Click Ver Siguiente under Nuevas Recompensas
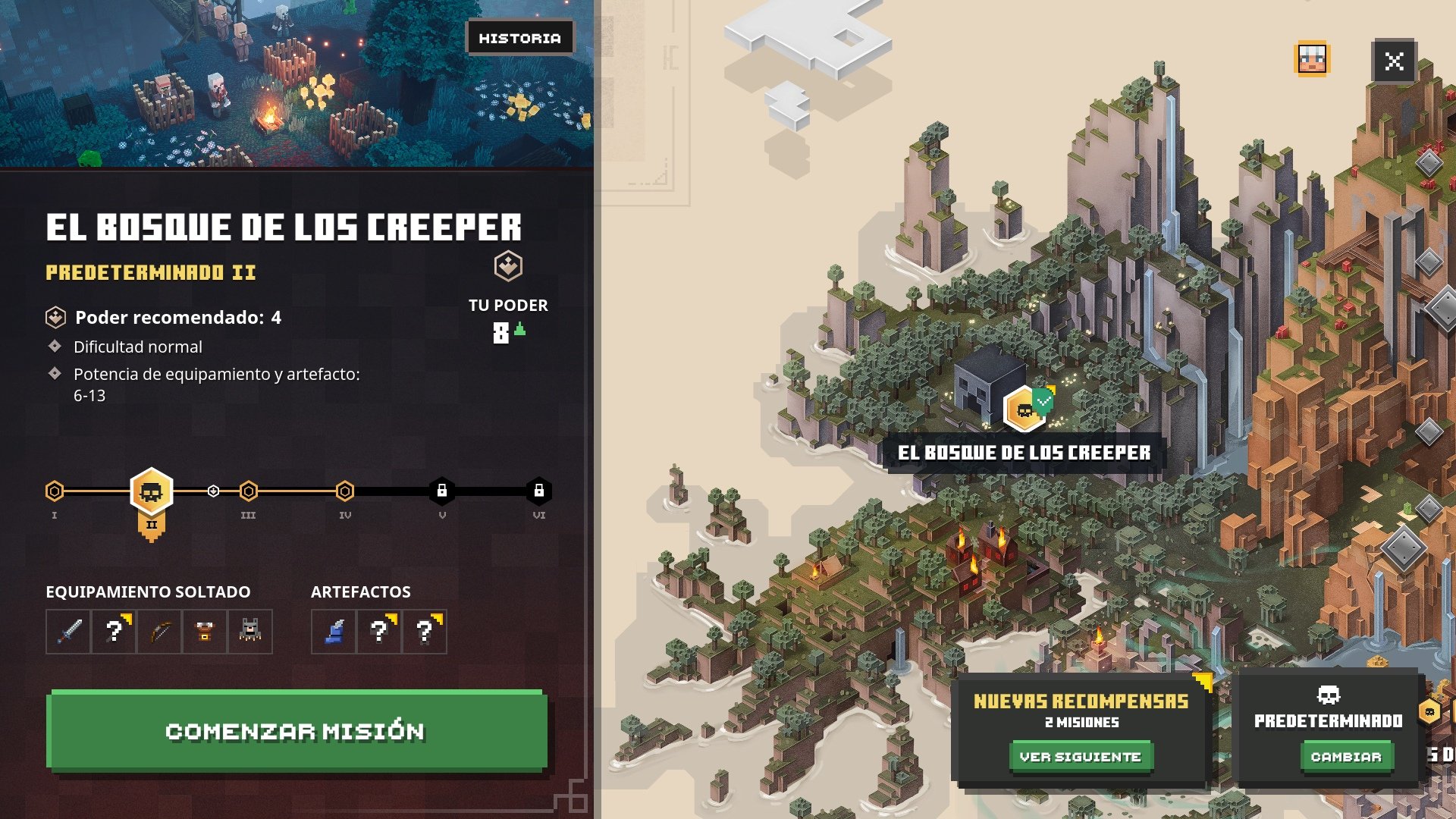The width and height of the screenshot is (1456, 819). point(1080,755)
